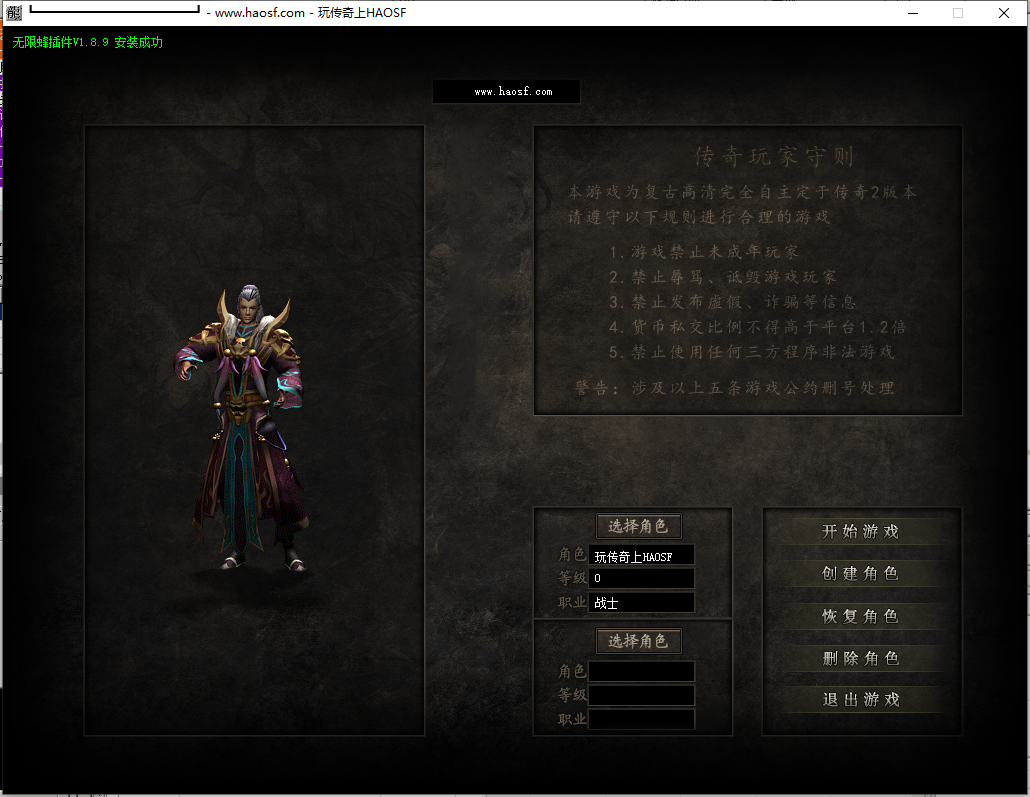Screen dimensions: 1030x797
Task: Click the 删除角色 delete character button
Action: 860,658
